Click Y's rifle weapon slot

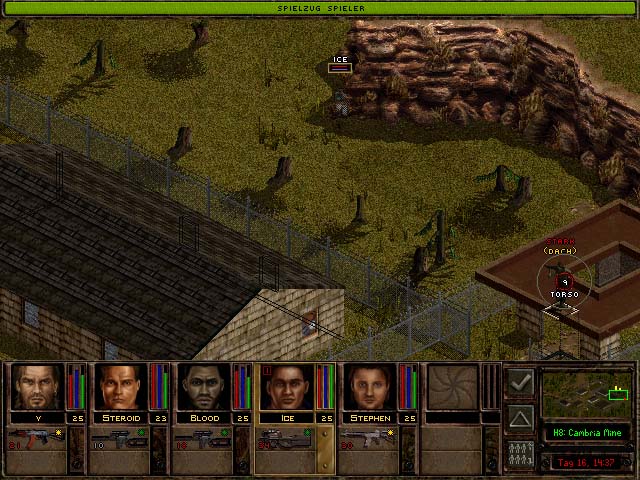36,438
